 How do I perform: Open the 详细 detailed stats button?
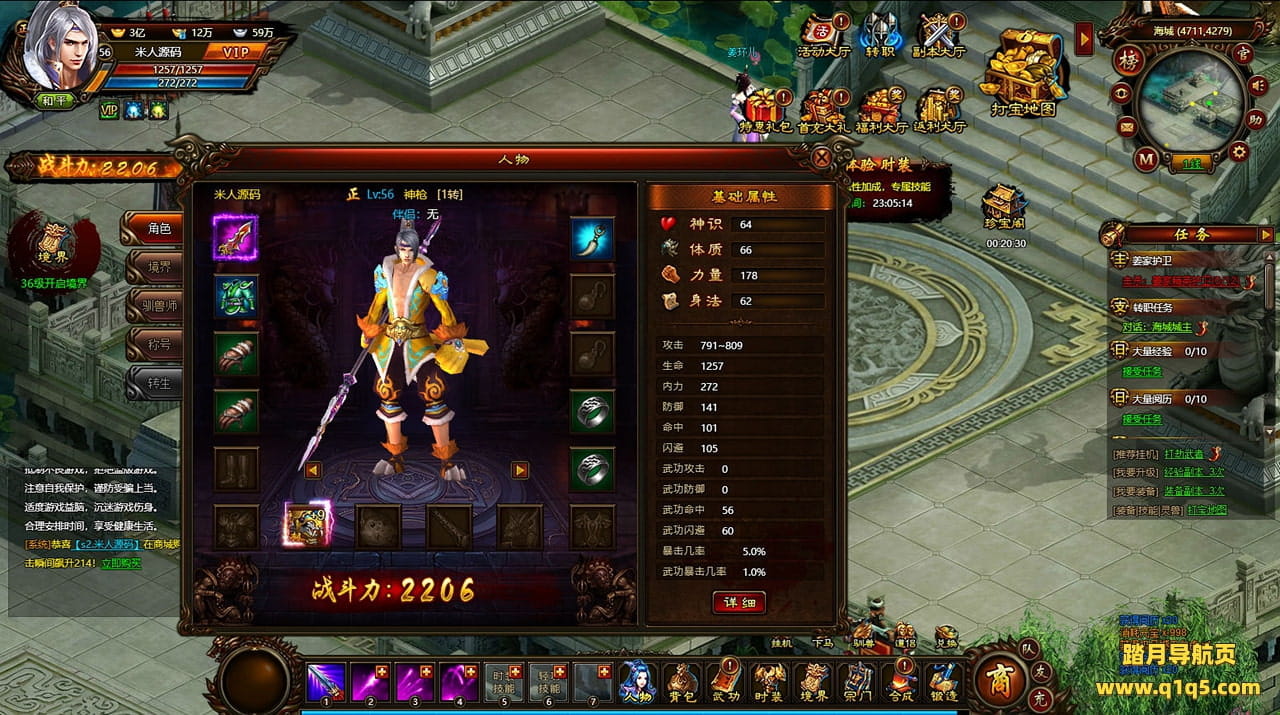pyautogui.click(x=739, y=602)
